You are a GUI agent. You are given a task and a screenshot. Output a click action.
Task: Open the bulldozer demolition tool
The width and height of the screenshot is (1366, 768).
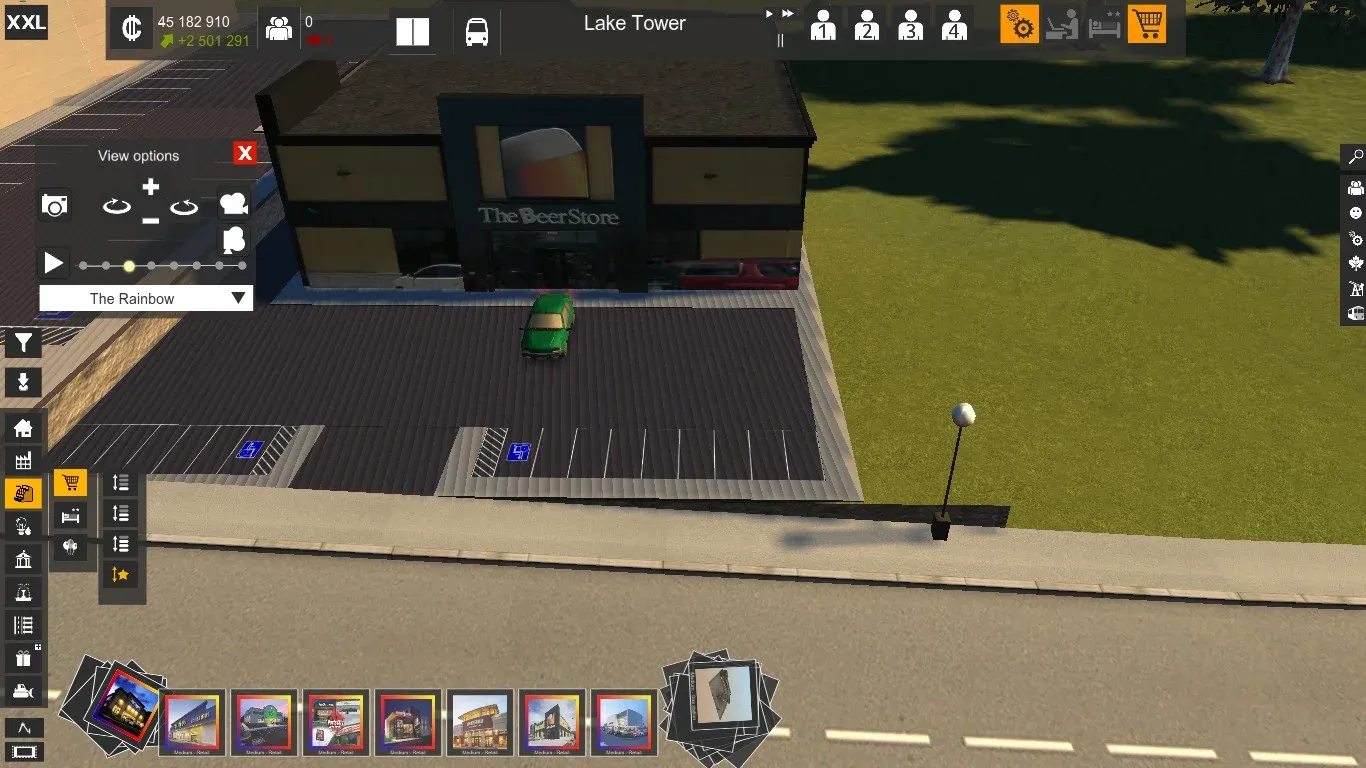pyautogui.click(x=23, y=691)
